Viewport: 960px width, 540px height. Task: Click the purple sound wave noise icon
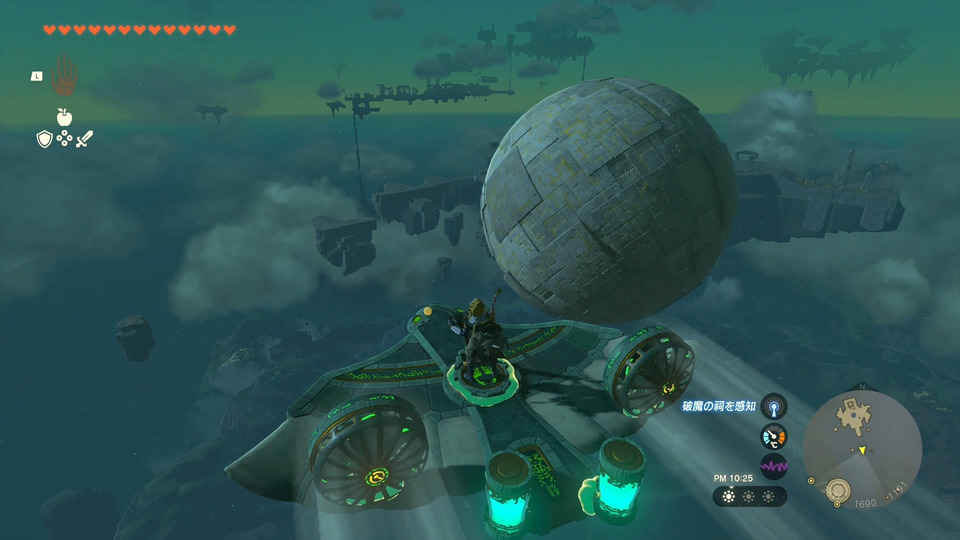pyautogui.click(x=773, y=466)
